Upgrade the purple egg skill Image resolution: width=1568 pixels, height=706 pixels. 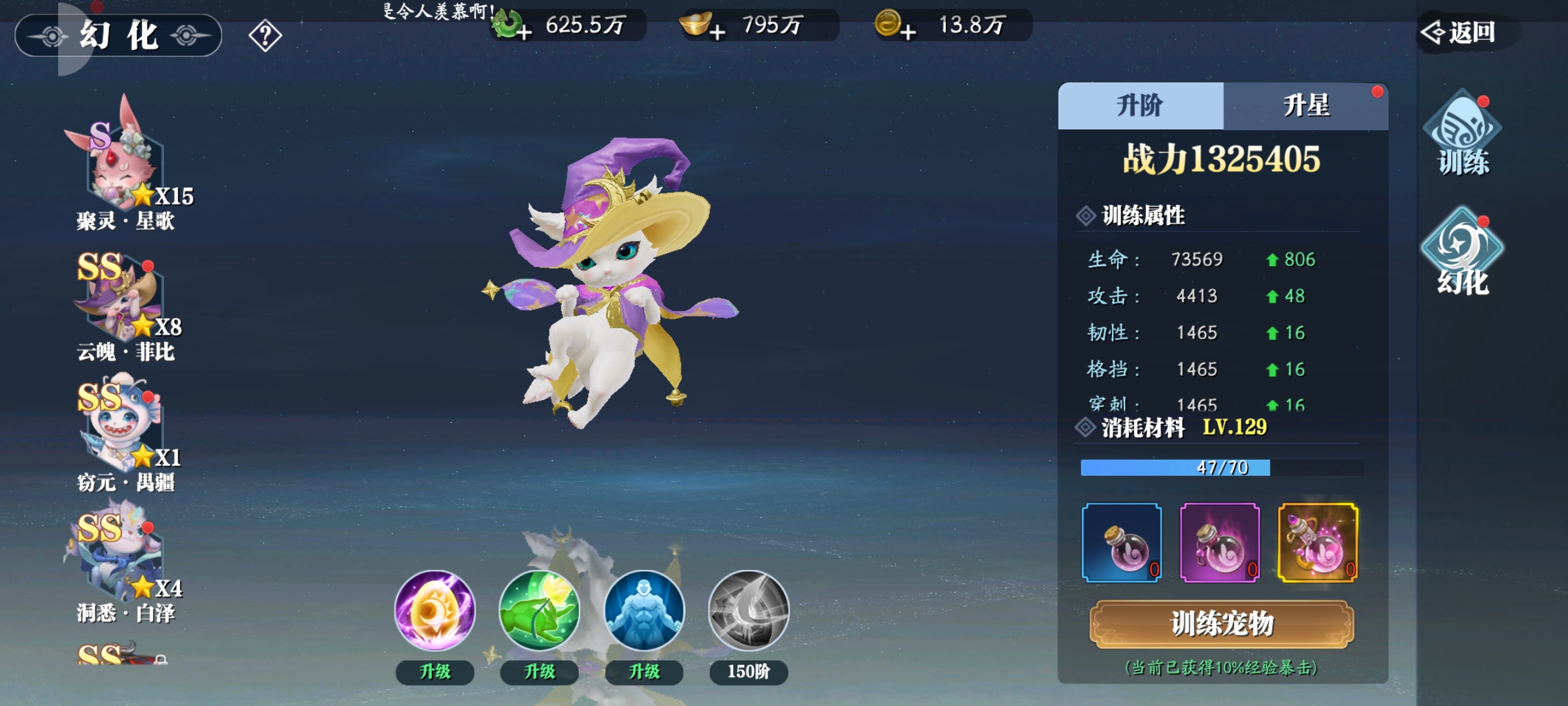click(x=435, y=671)
